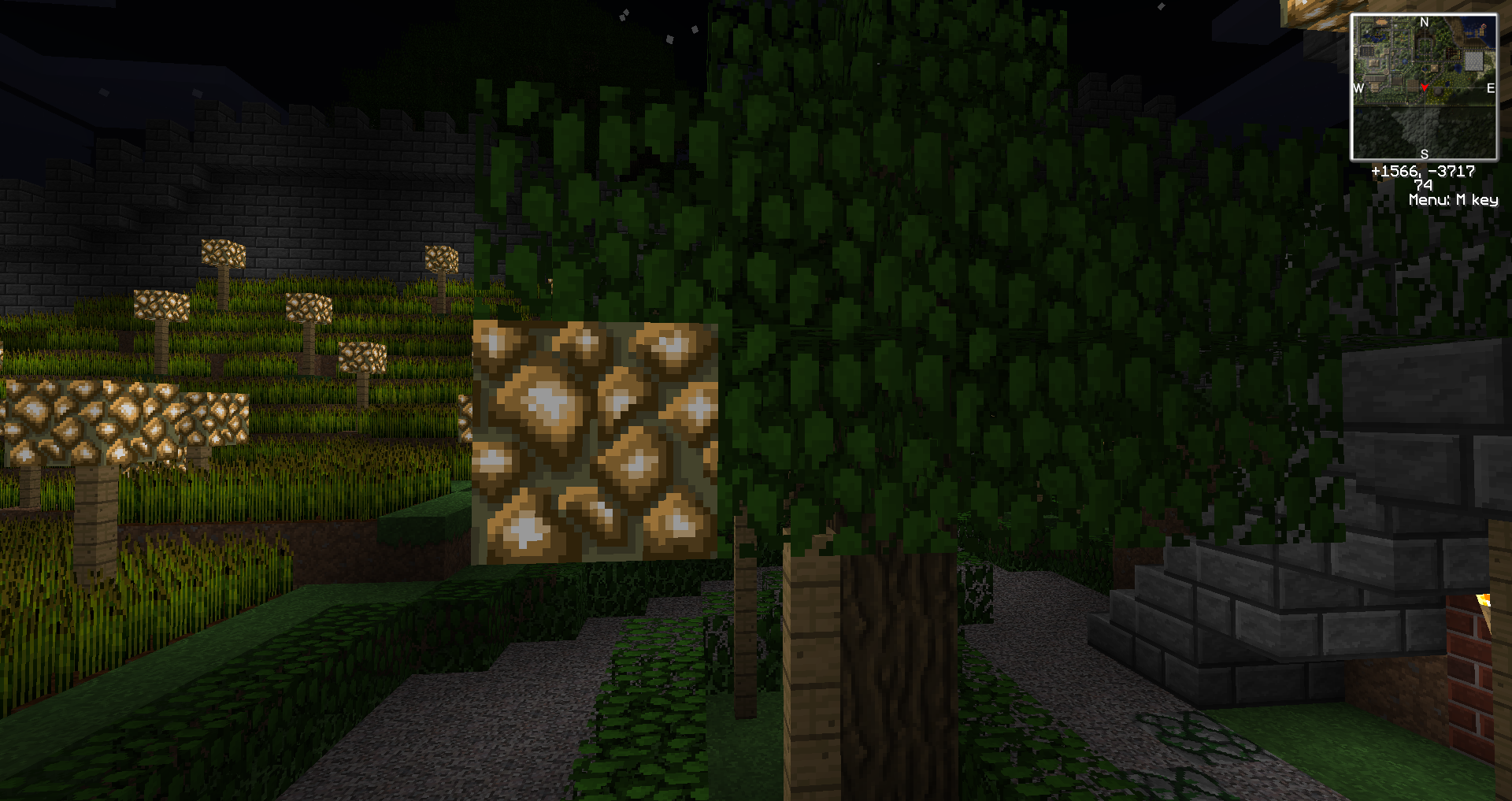
Task: Click the E compass label on the minimap
Action: tap(1490, 88)
